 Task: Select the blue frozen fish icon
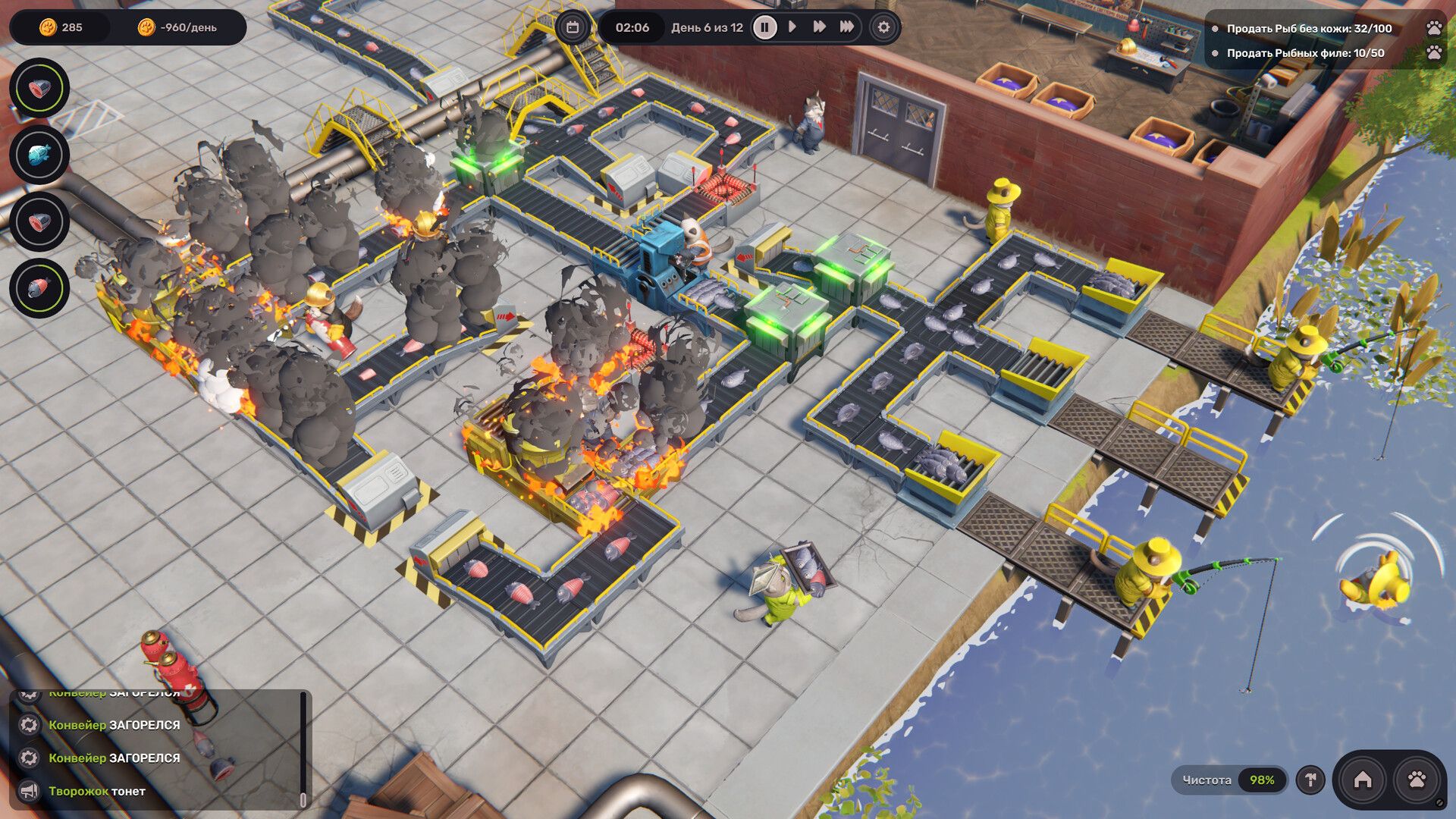click(39, 155)
